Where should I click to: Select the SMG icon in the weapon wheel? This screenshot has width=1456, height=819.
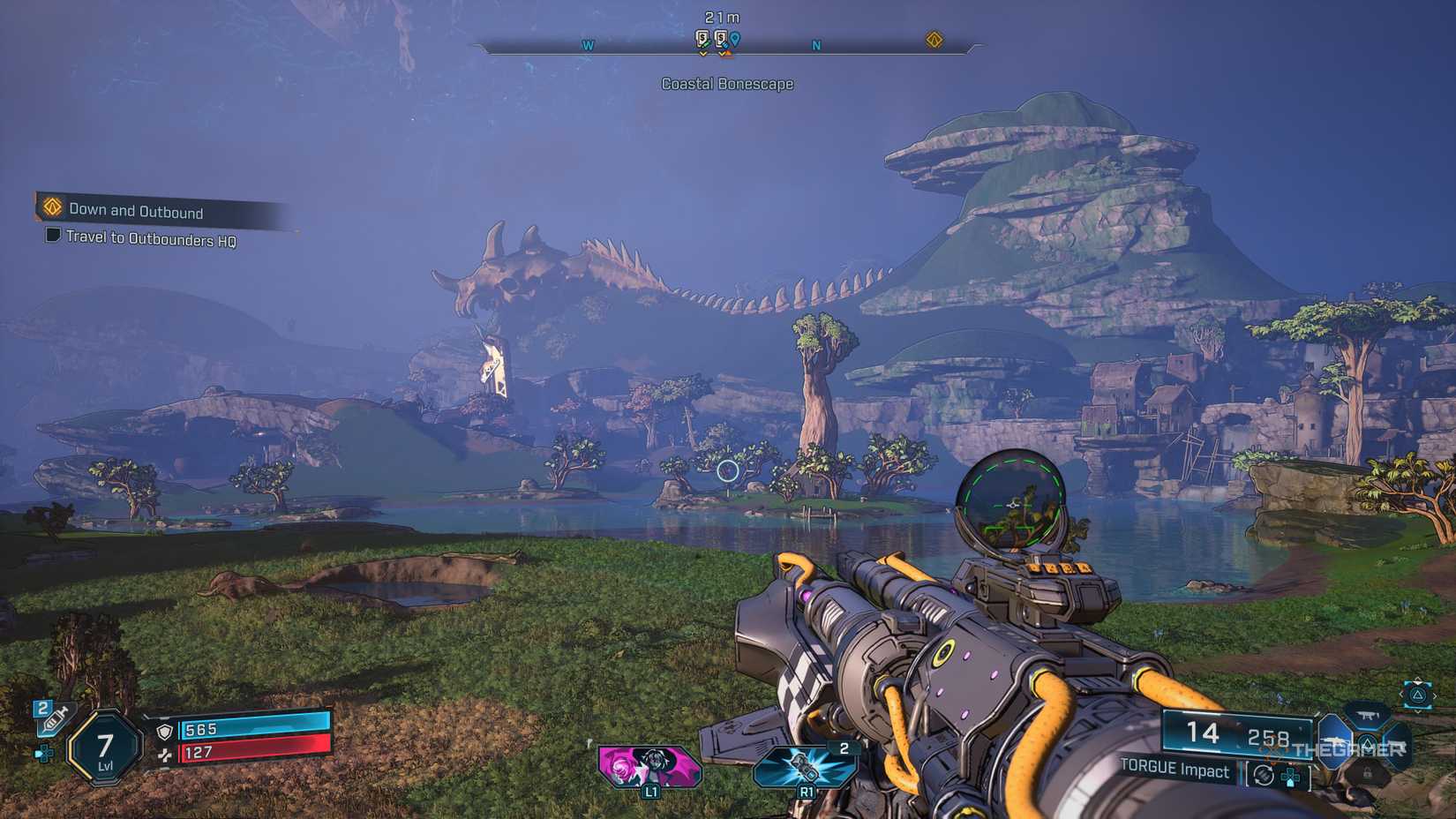click(1368, 717)
